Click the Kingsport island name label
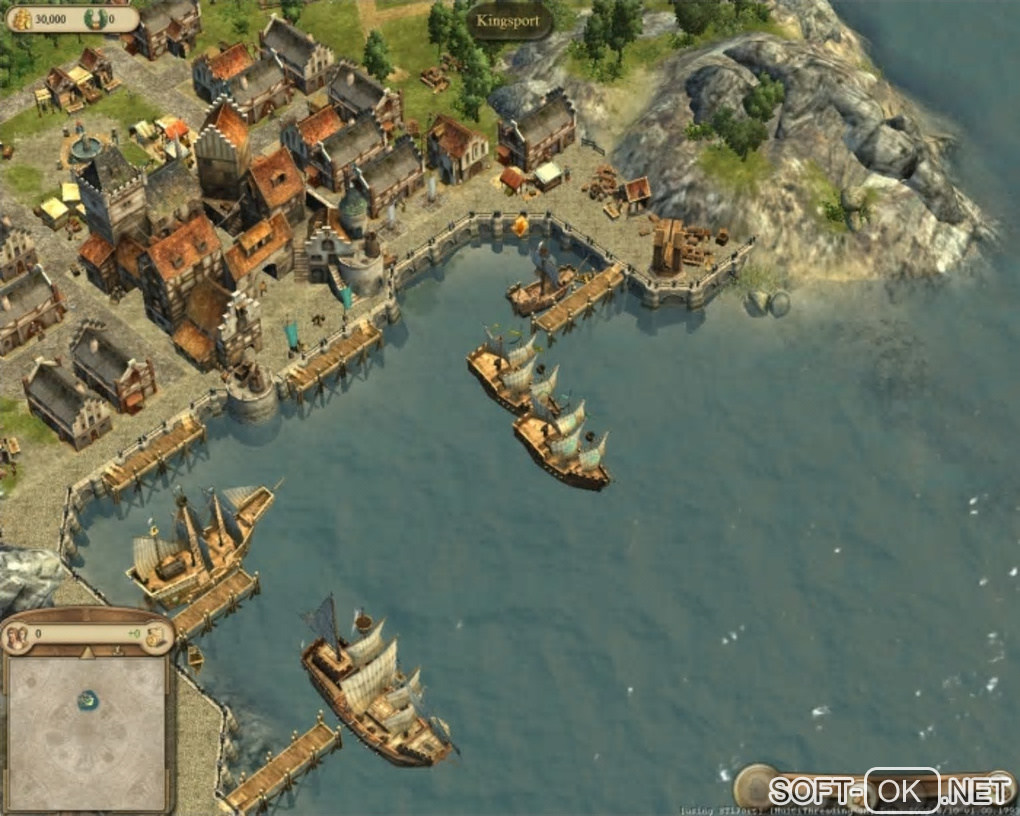The width and height of the screenshot is (1020, 816). 509,19
